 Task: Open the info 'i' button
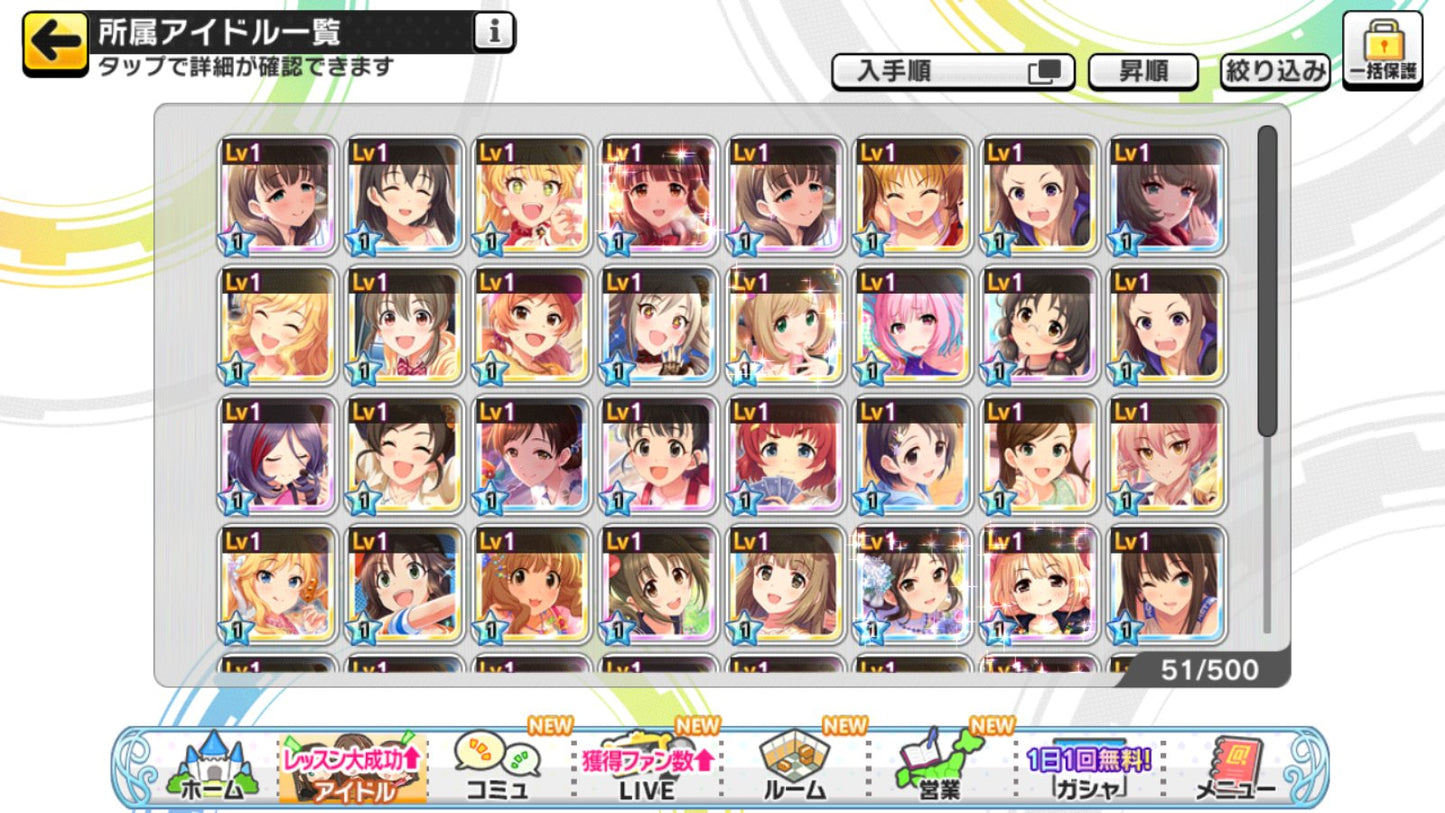click(492, 33)
